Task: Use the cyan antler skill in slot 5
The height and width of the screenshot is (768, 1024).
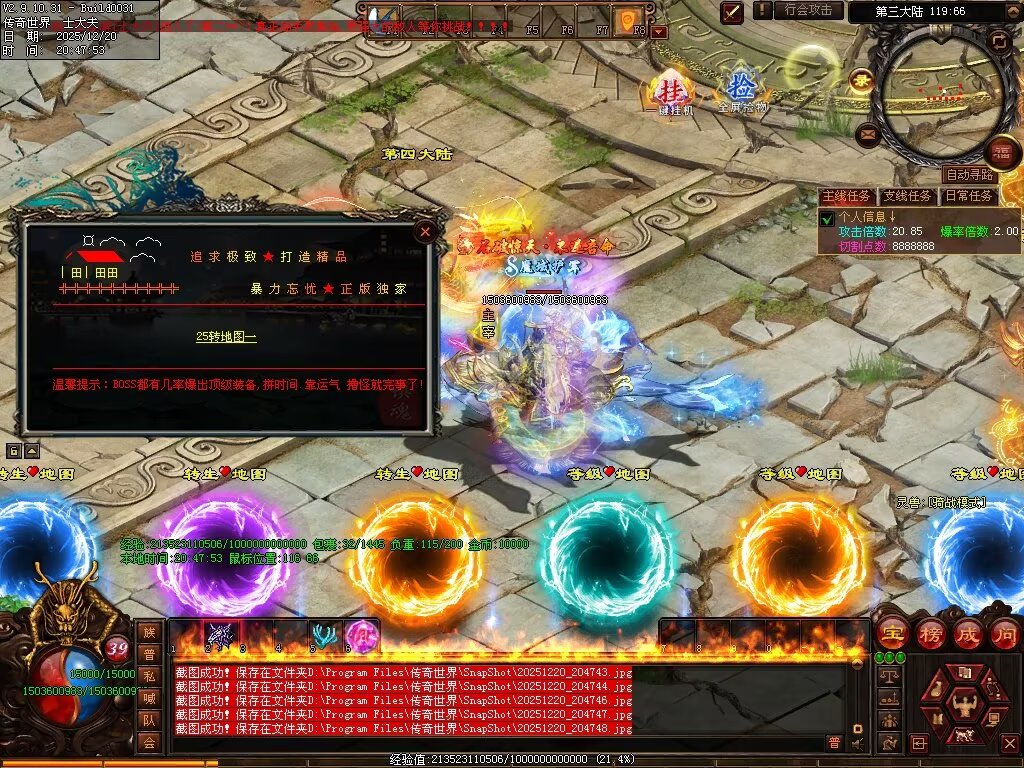Action: point(323,635)
